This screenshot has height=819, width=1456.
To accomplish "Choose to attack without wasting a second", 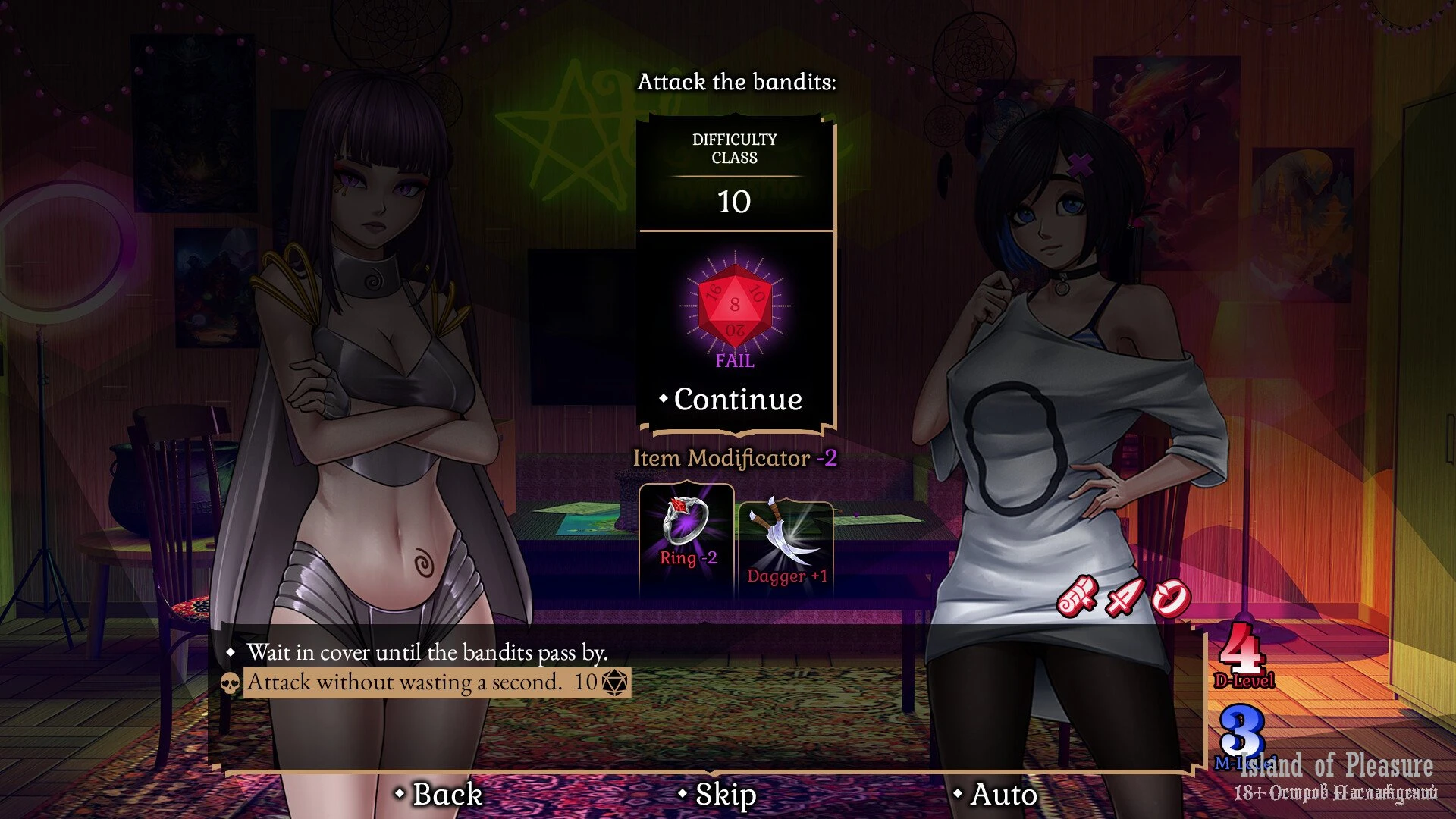I will click(405, 682).
